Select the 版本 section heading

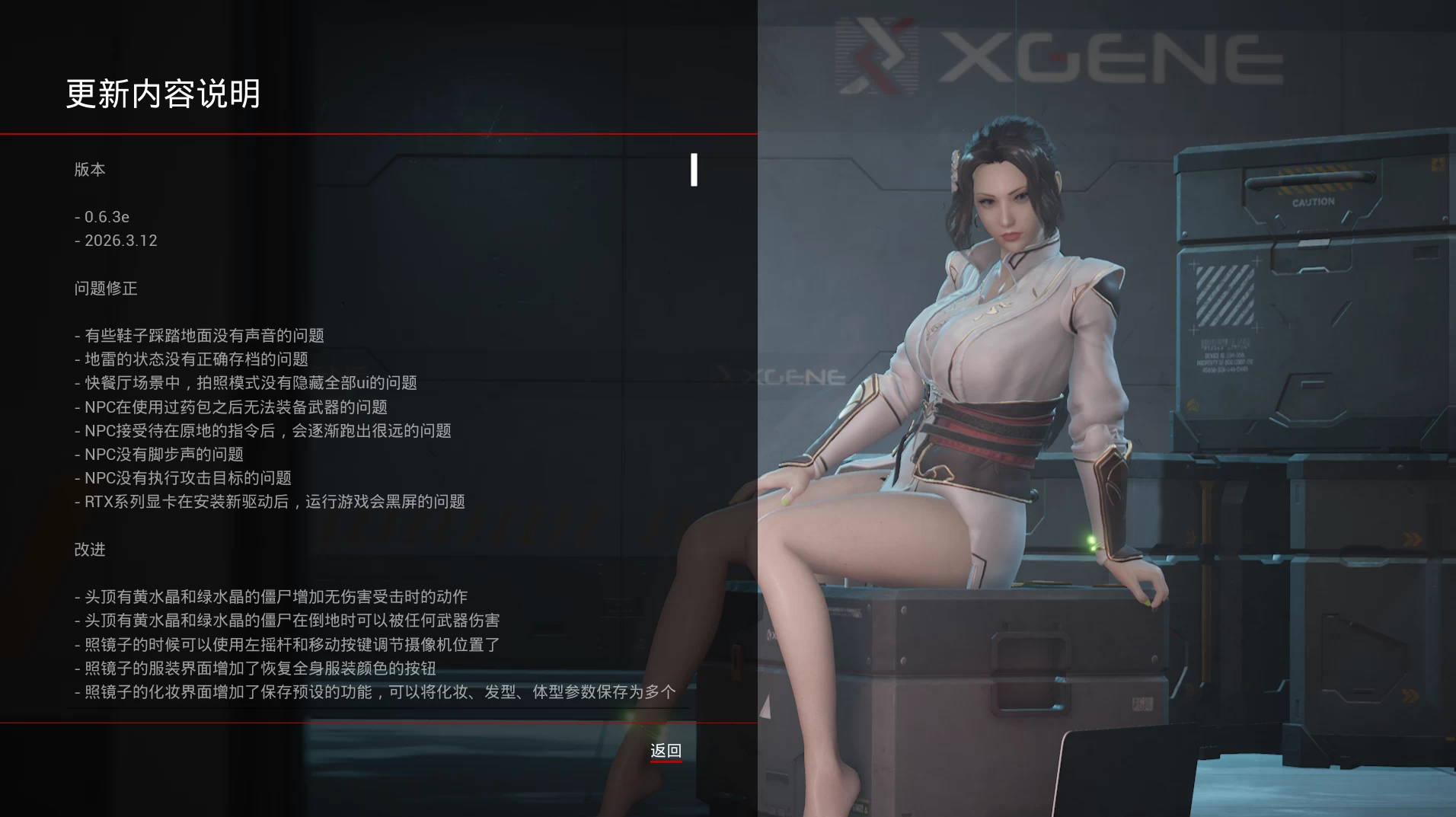pos(91,170)
